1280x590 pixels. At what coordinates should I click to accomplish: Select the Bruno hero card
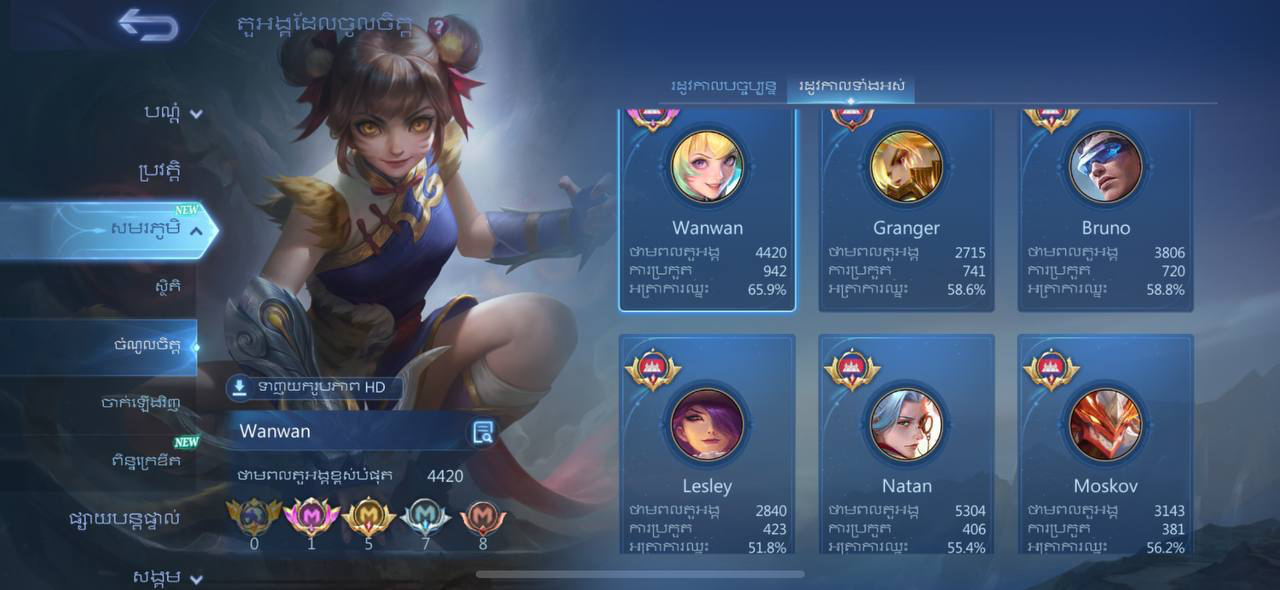click(1105, 210)
